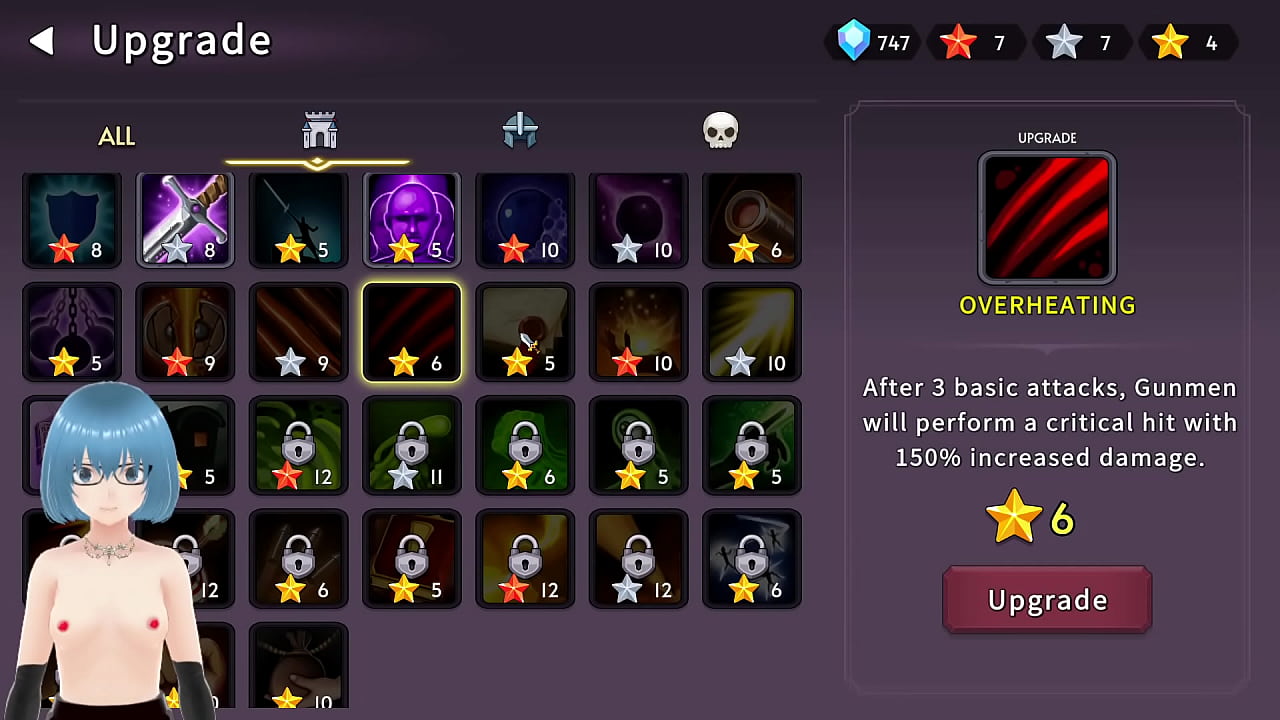Click the silver star counter showing 7
The image size is (1280, 720).
pyautogui.click(x=1082, y=42)
